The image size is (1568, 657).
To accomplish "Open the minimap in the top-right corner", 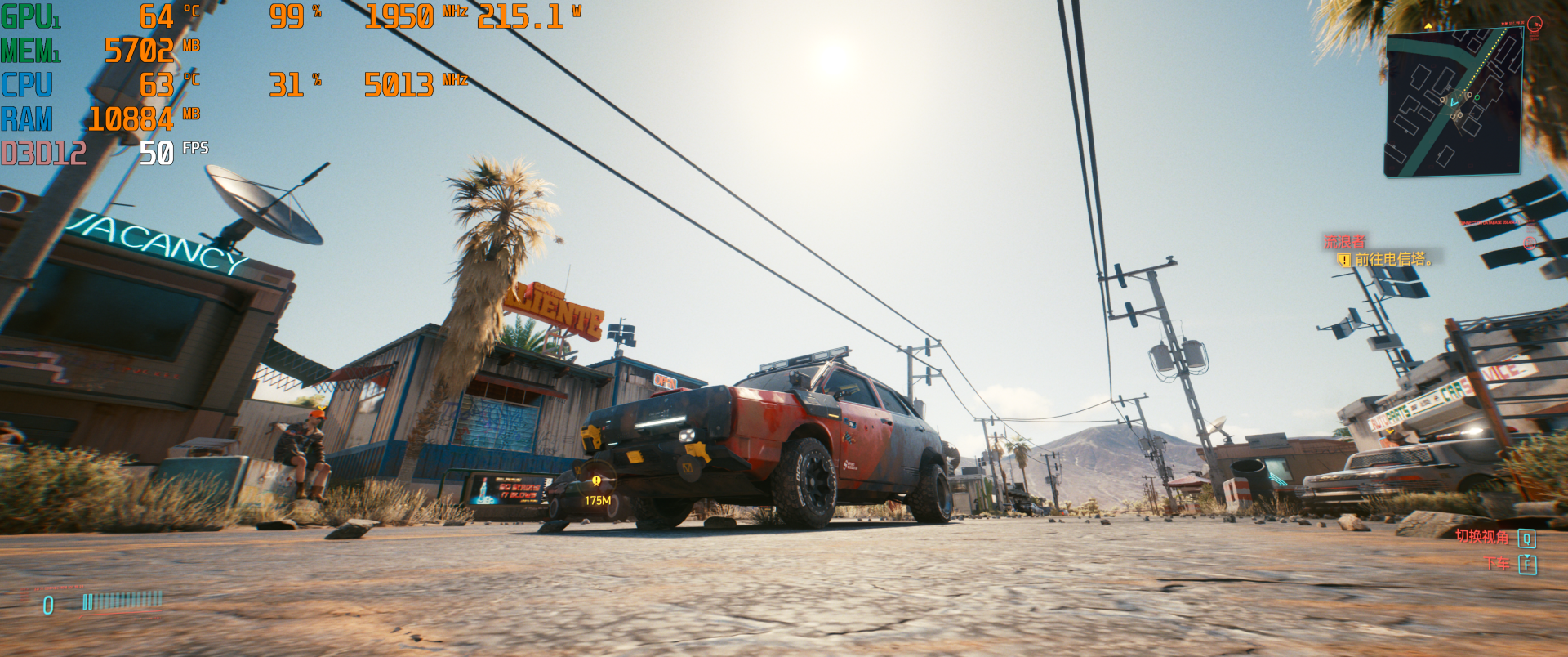I will click(x=1453, y=102).
